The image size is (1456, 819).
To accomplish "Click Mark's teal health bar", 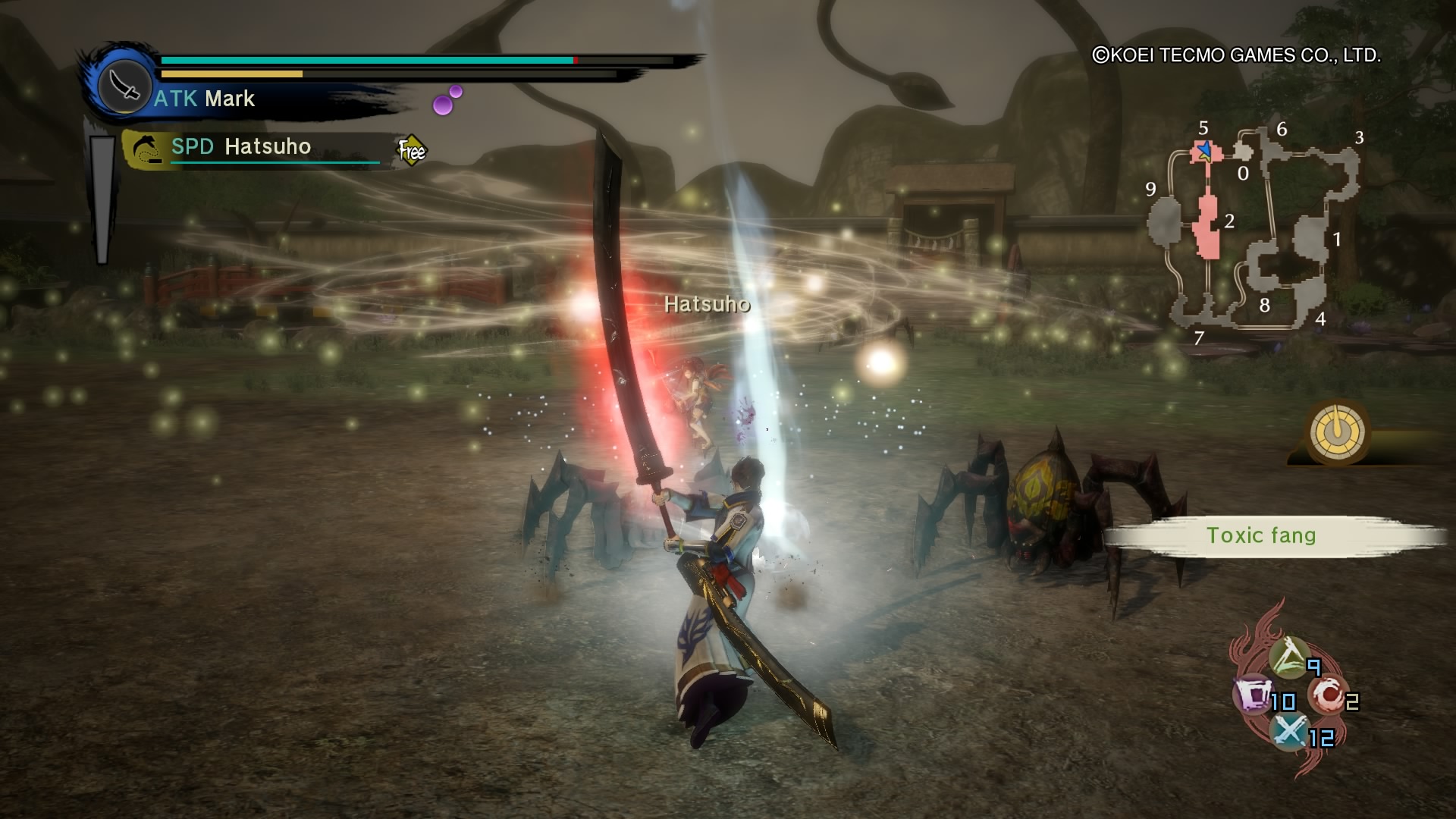I will pos(364,58).
